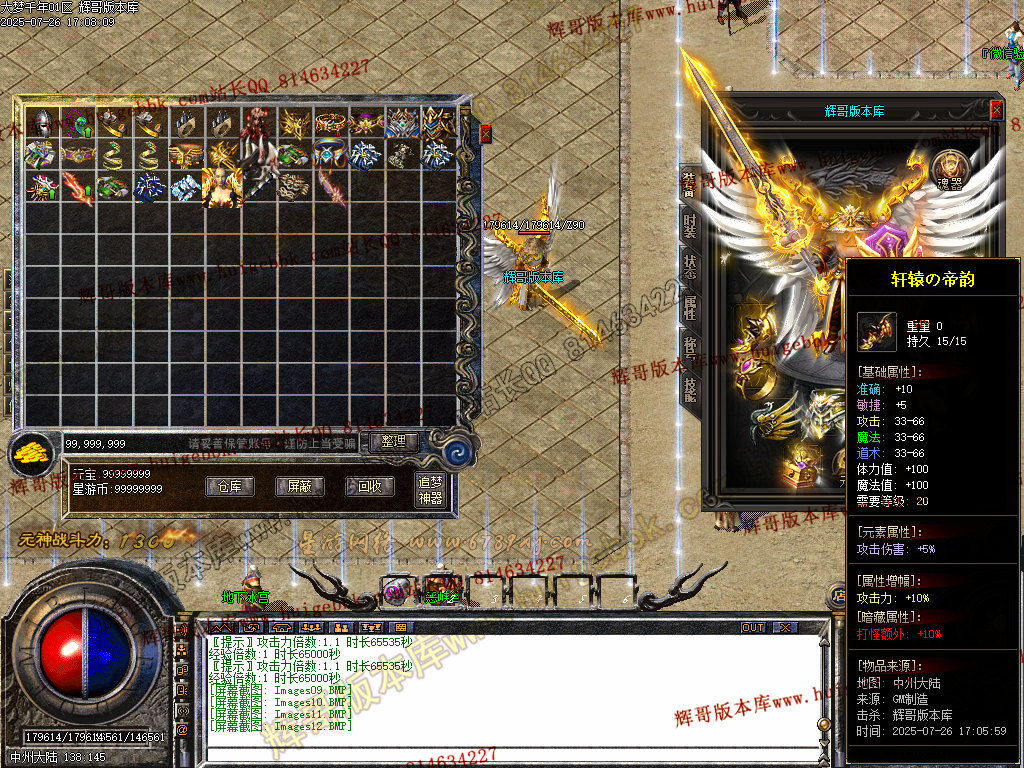Select the golden-haired female costume item
1024x768 pixels.
(x=221, y=187)
